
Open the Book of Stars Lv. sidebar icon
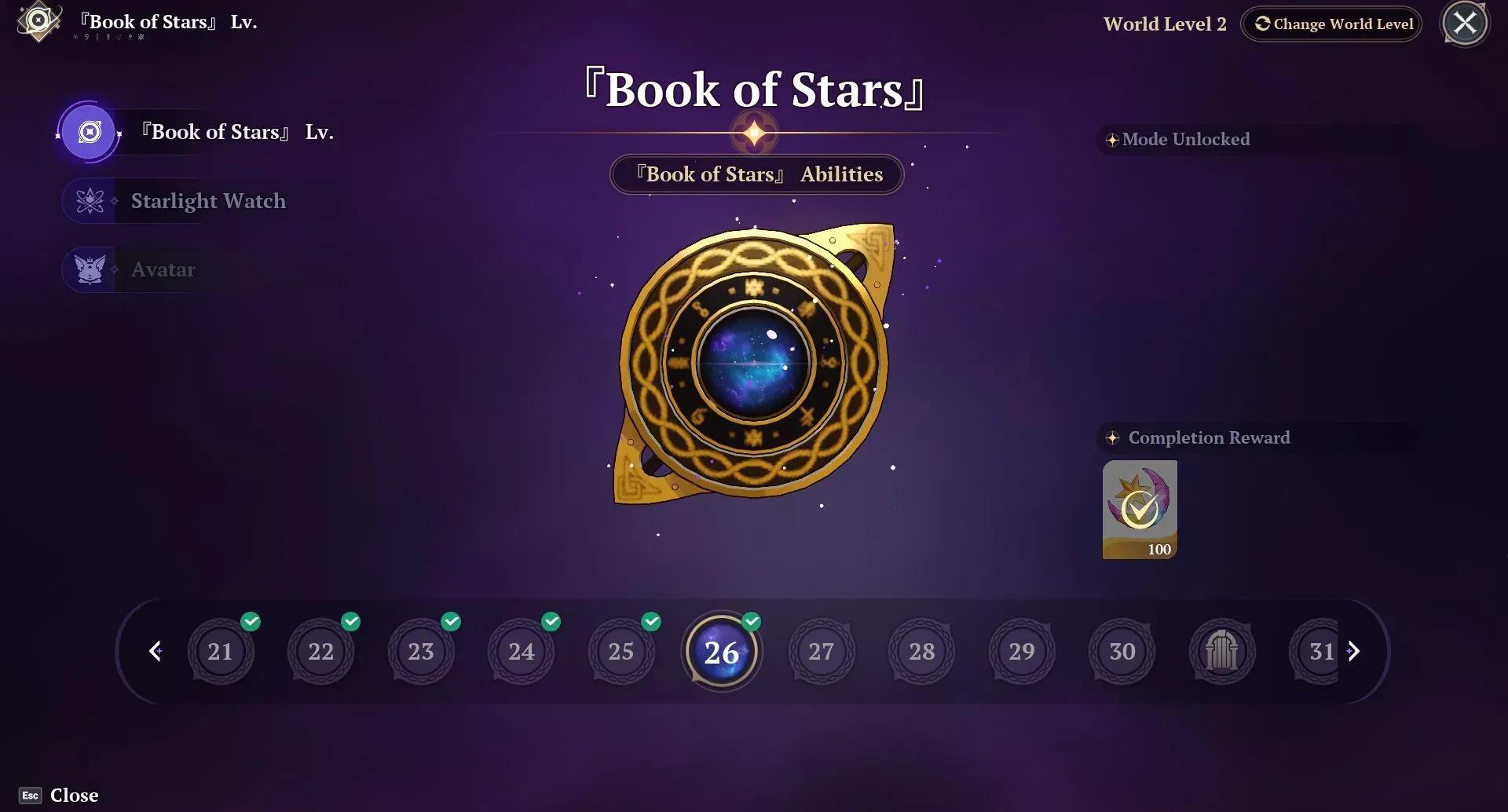click(x=89, y=132)
